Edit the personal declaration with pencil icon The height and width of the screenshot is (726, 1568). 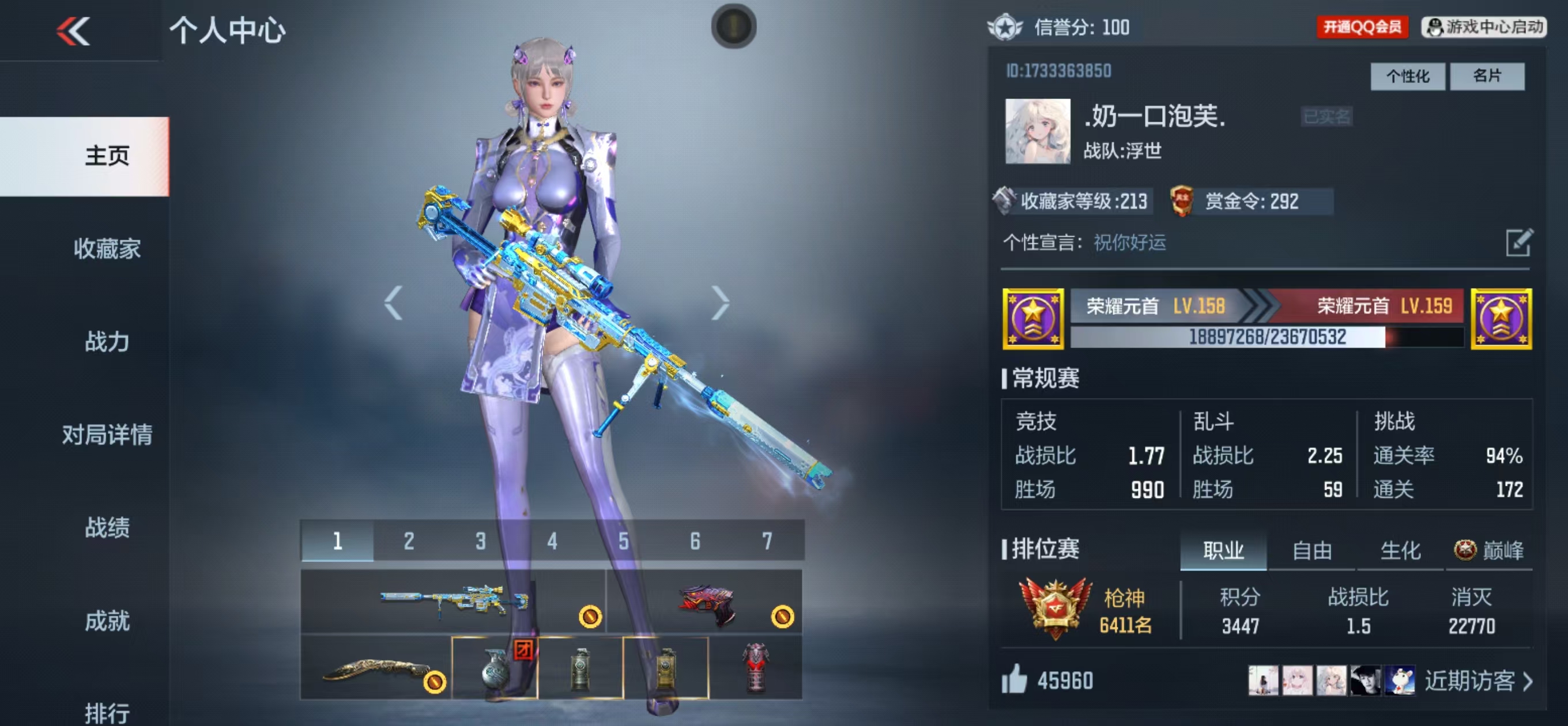tap(1518, 243)
